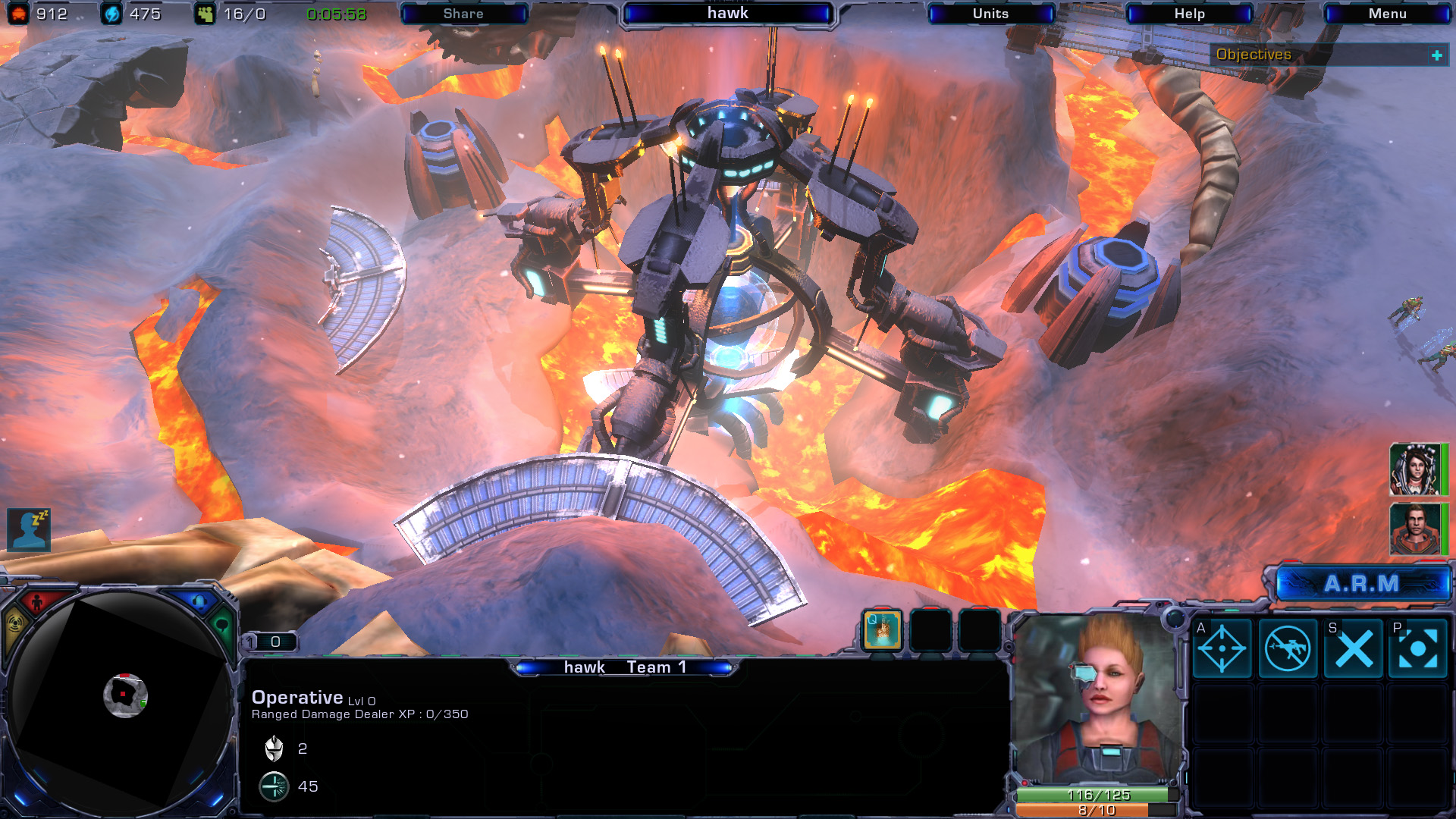Issue the Stop command

1353,649
